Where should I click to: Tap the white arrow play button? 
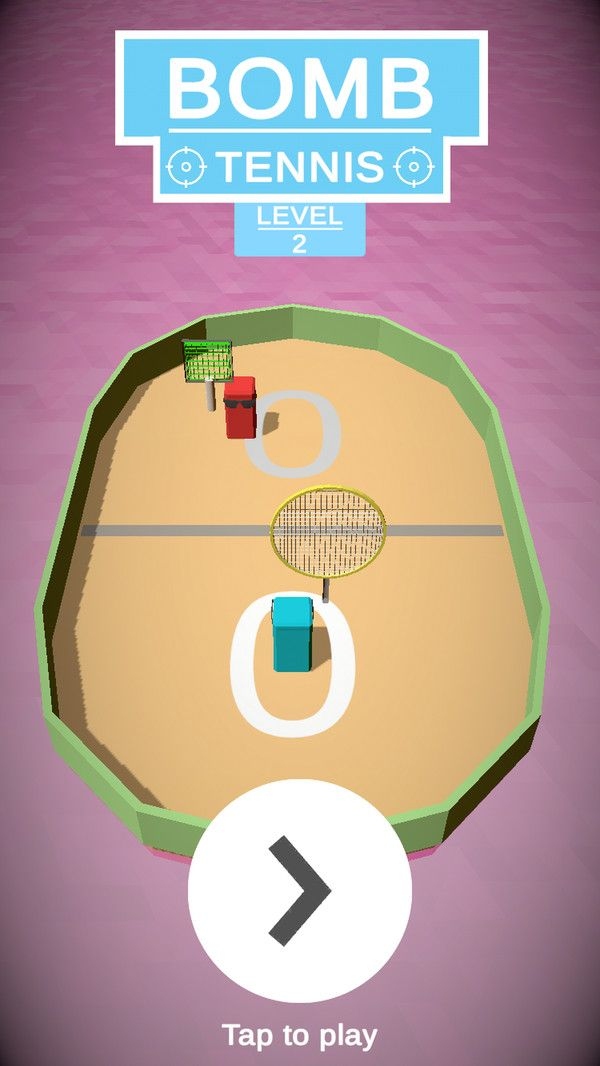coord(300,891)
